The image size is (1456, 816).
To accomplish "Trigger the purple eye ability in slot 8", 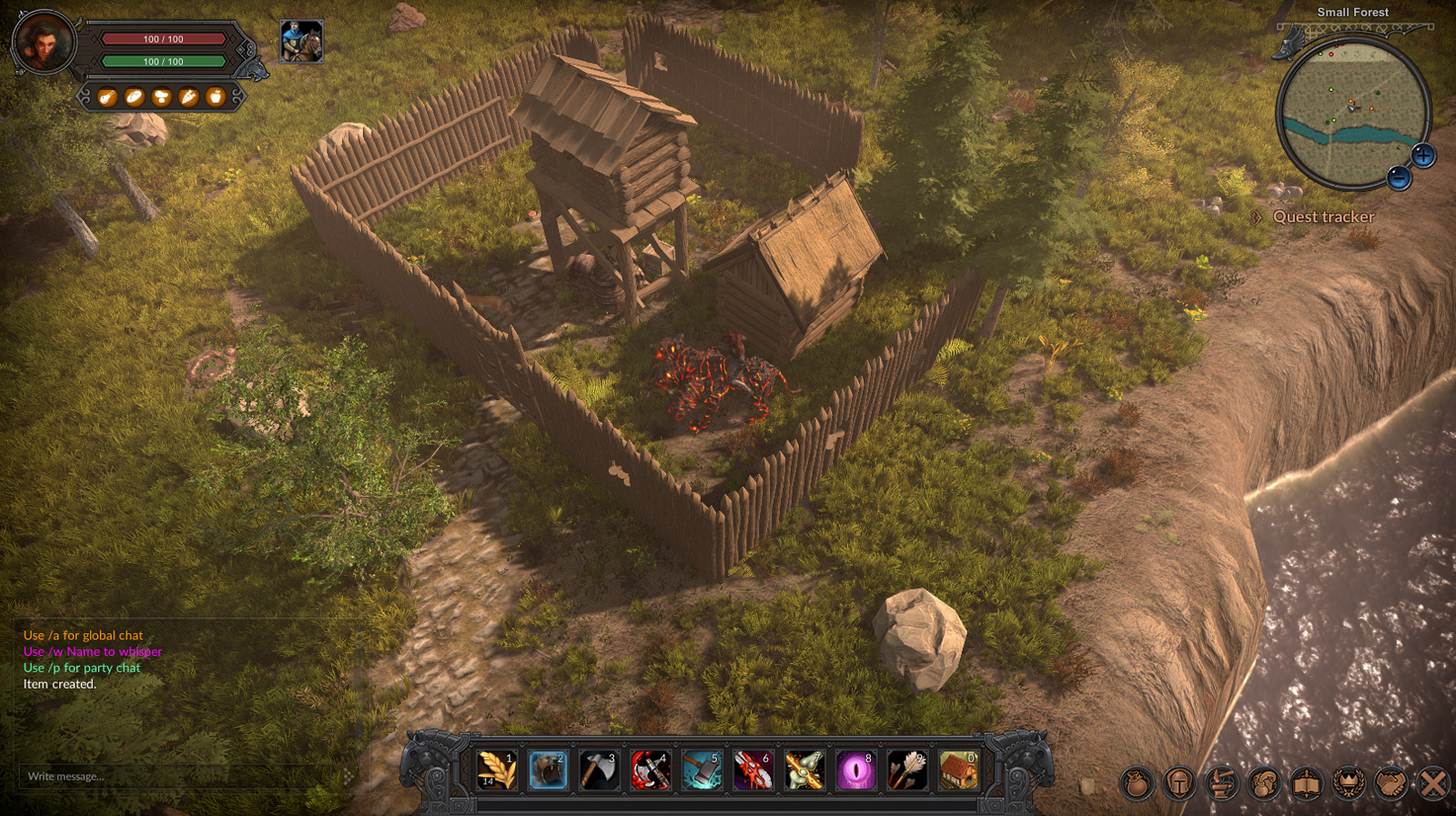I will 855,771.
